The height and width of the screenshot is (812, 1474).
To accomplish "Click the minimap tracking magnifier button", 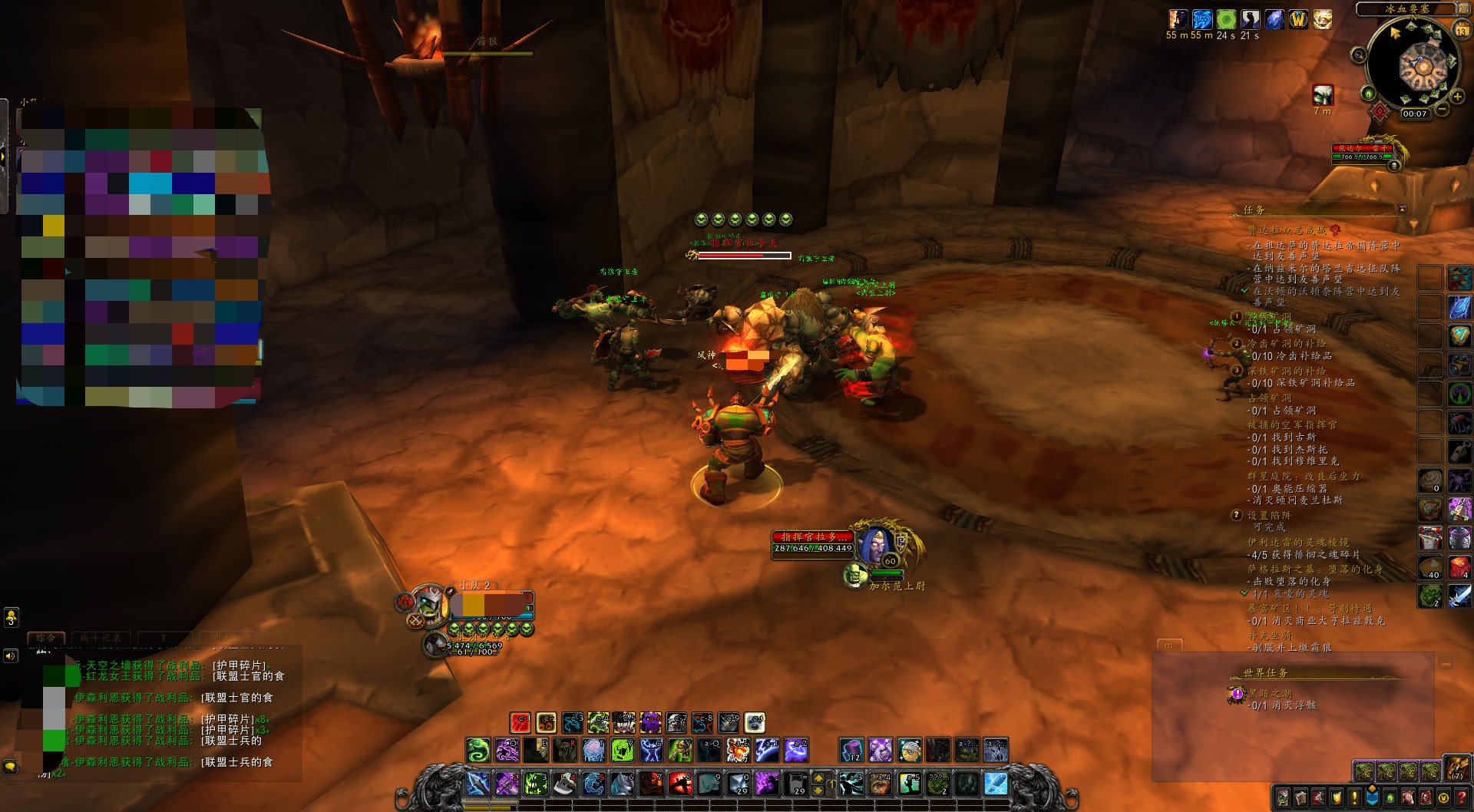I will click(x=1359, y=54).
